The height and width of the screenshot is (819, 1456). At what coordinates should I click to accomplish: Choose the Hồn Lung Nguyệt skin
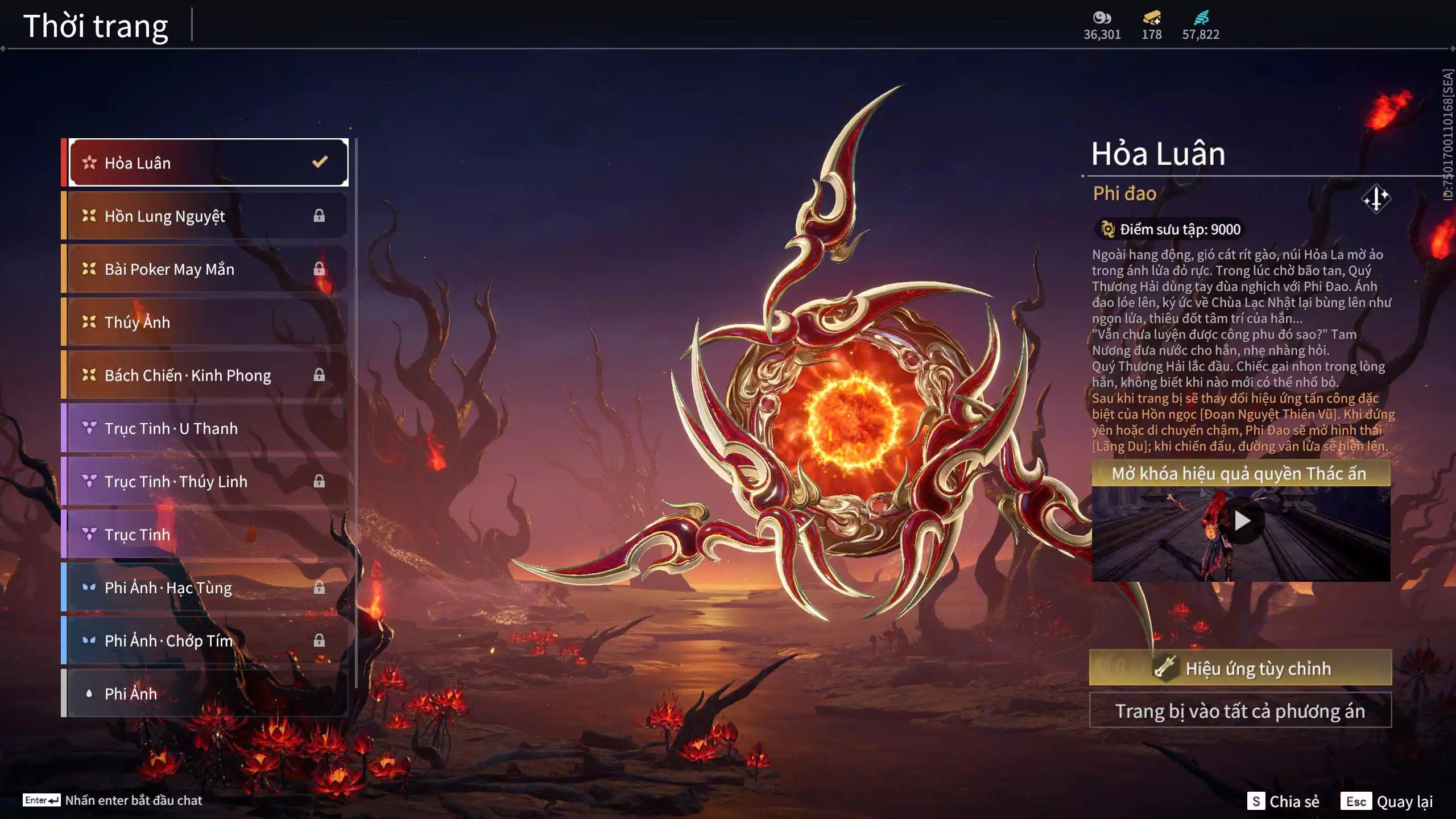pyautogui.click(x=208, y=216)
